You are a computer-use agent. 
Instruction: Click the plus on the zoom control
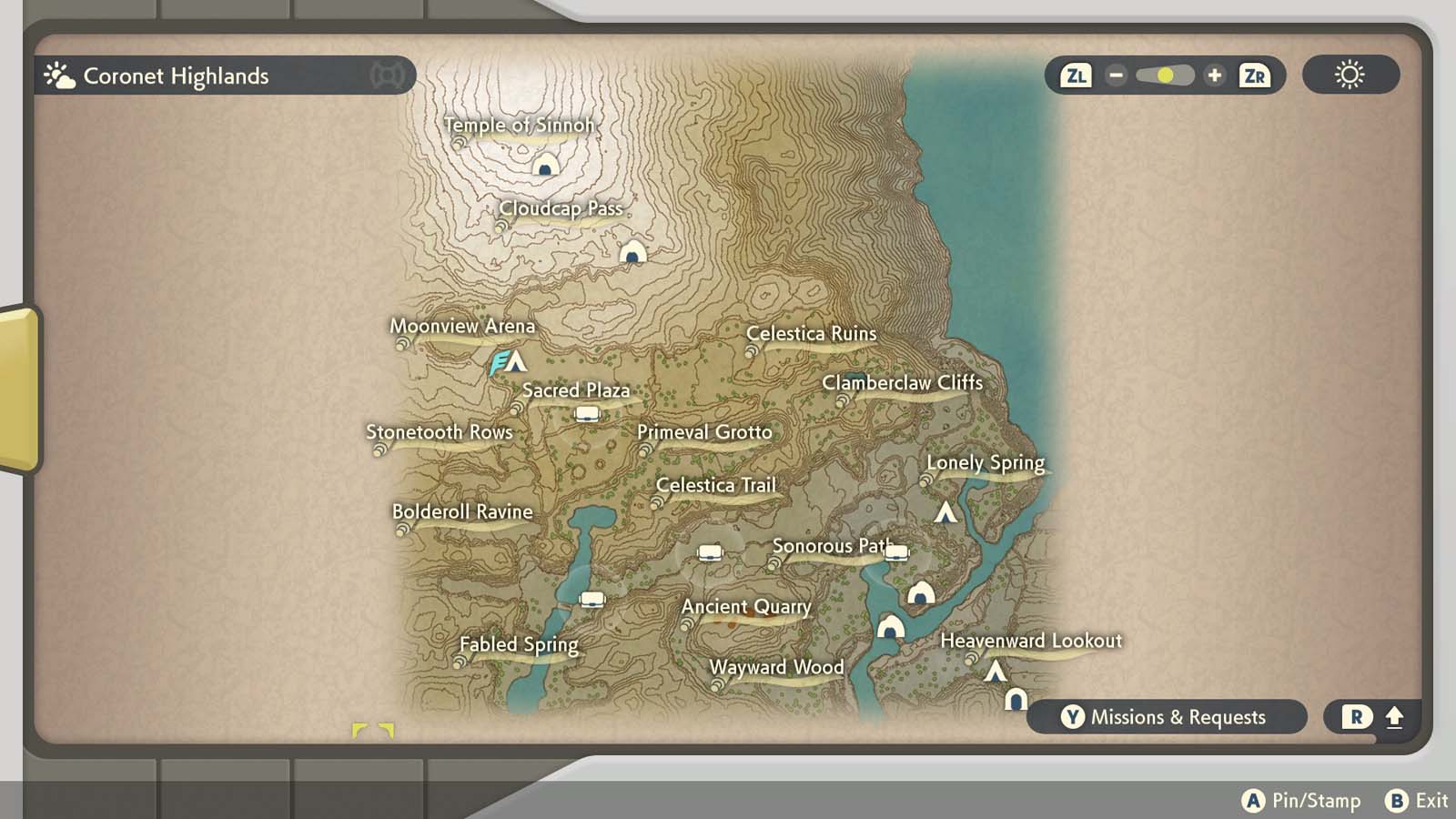[1216, 76]
